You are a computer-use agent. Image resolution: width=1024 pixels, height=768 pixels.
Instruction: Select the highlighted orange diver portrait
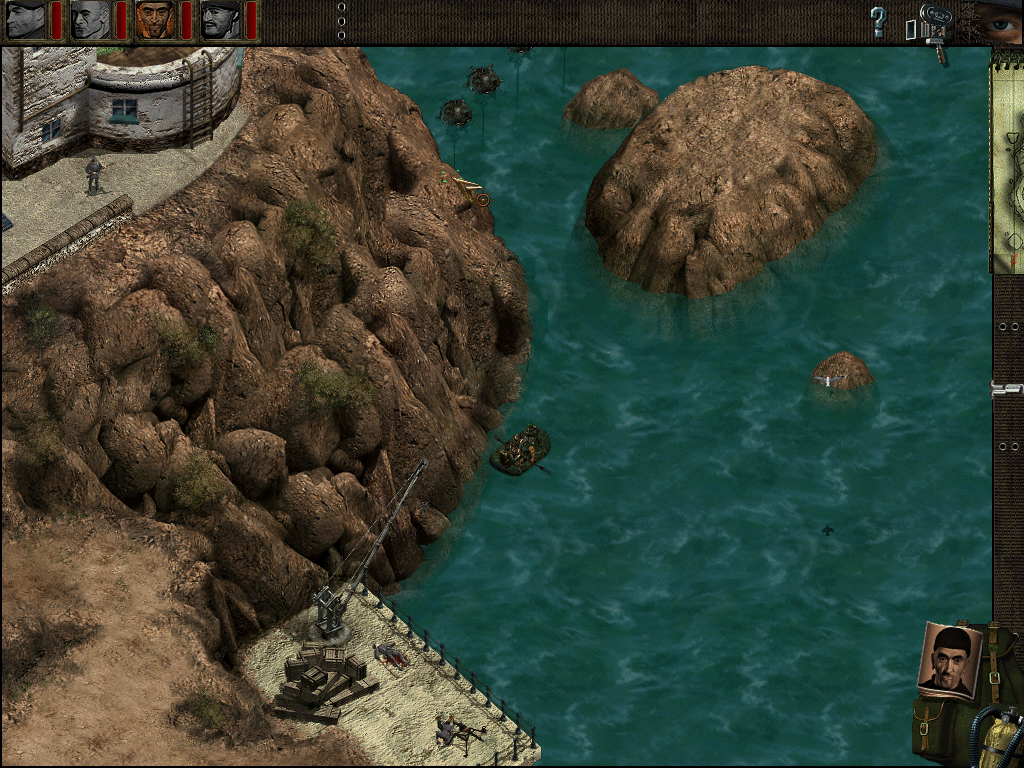click(156, 20)
